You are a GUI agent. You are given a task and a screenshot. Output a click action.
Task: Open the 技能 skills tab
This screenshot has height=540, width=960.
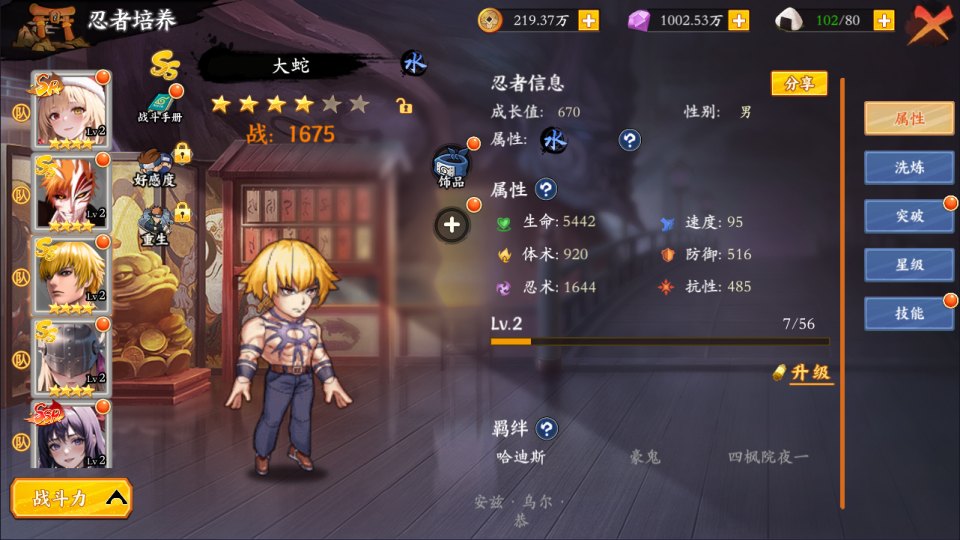coord(908,313)
